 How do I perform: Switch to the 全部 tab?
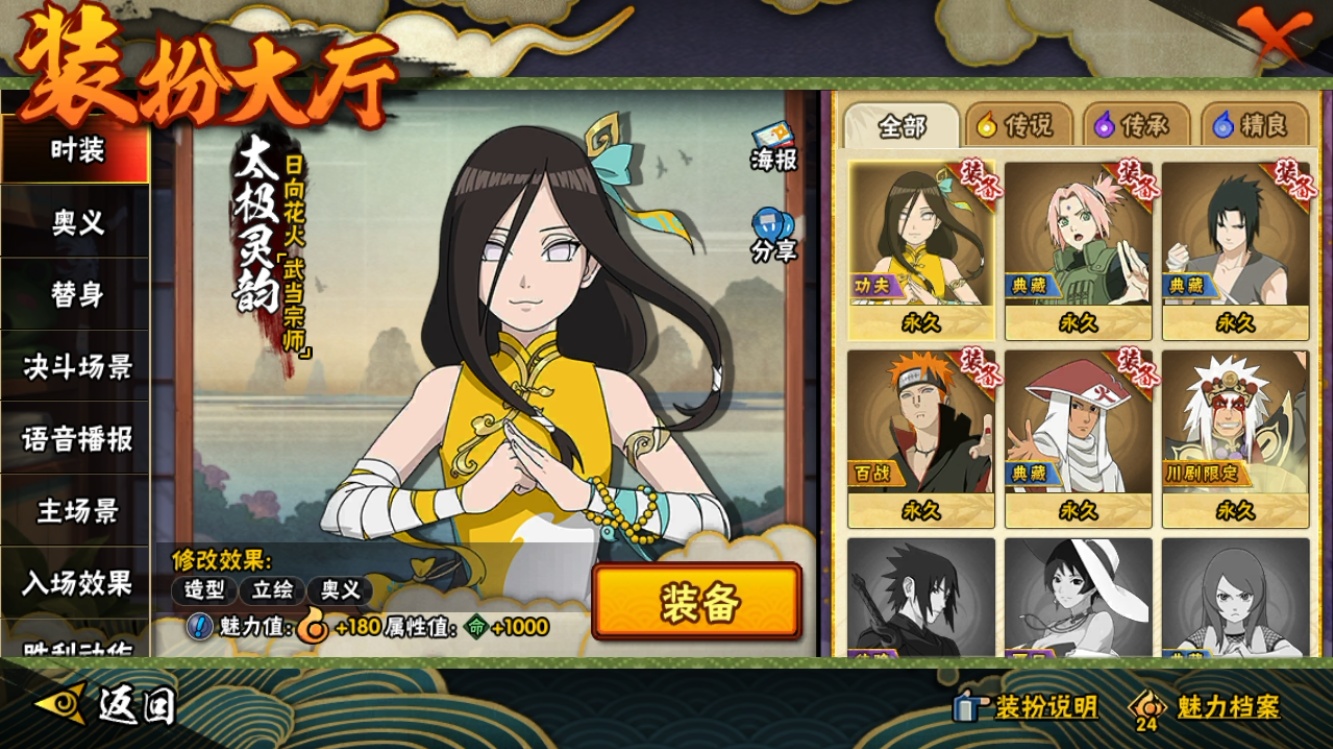[902, 126]
